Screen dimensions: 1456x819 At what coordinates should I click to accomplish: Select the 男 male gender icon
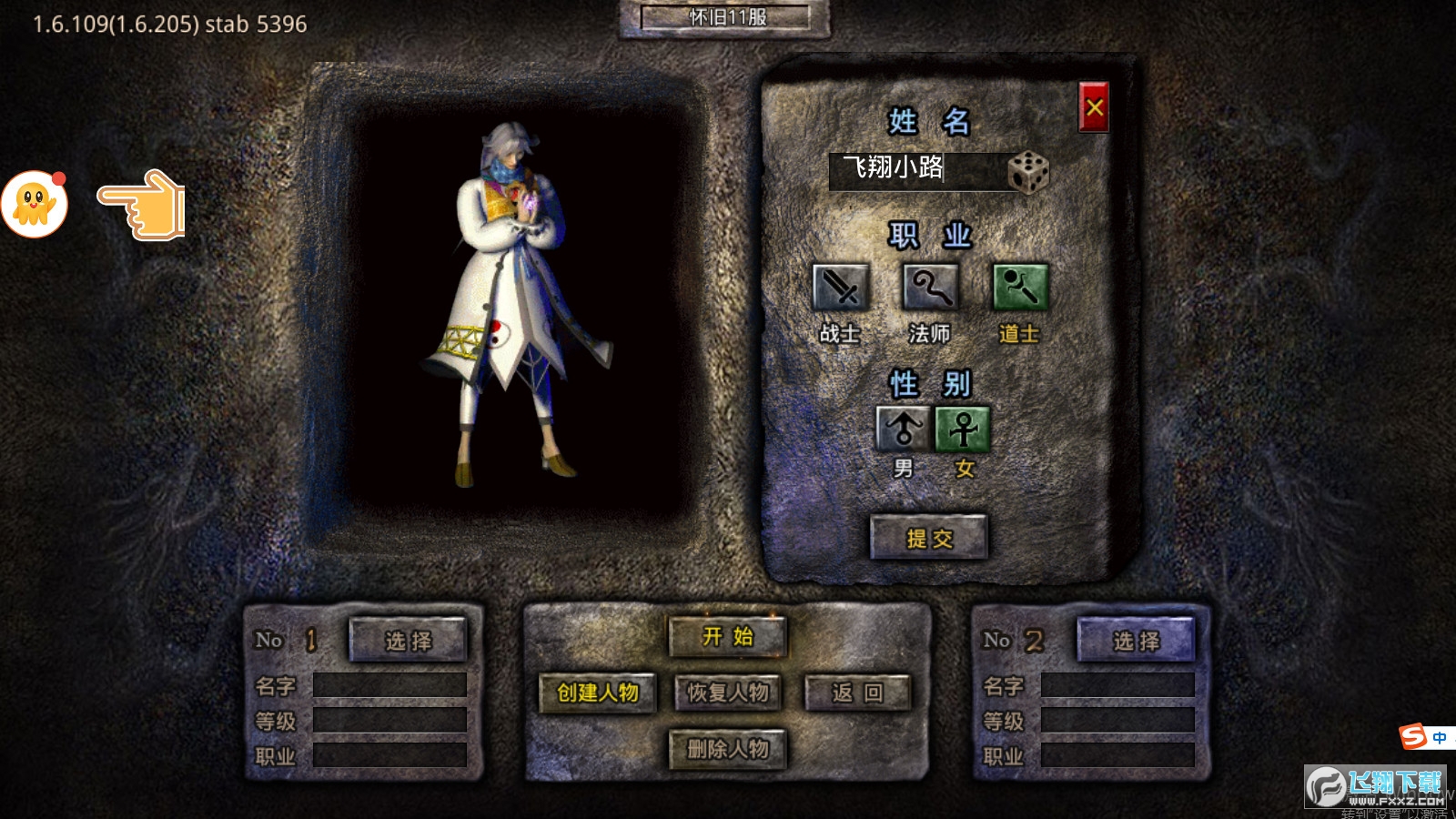coord(903,429)
